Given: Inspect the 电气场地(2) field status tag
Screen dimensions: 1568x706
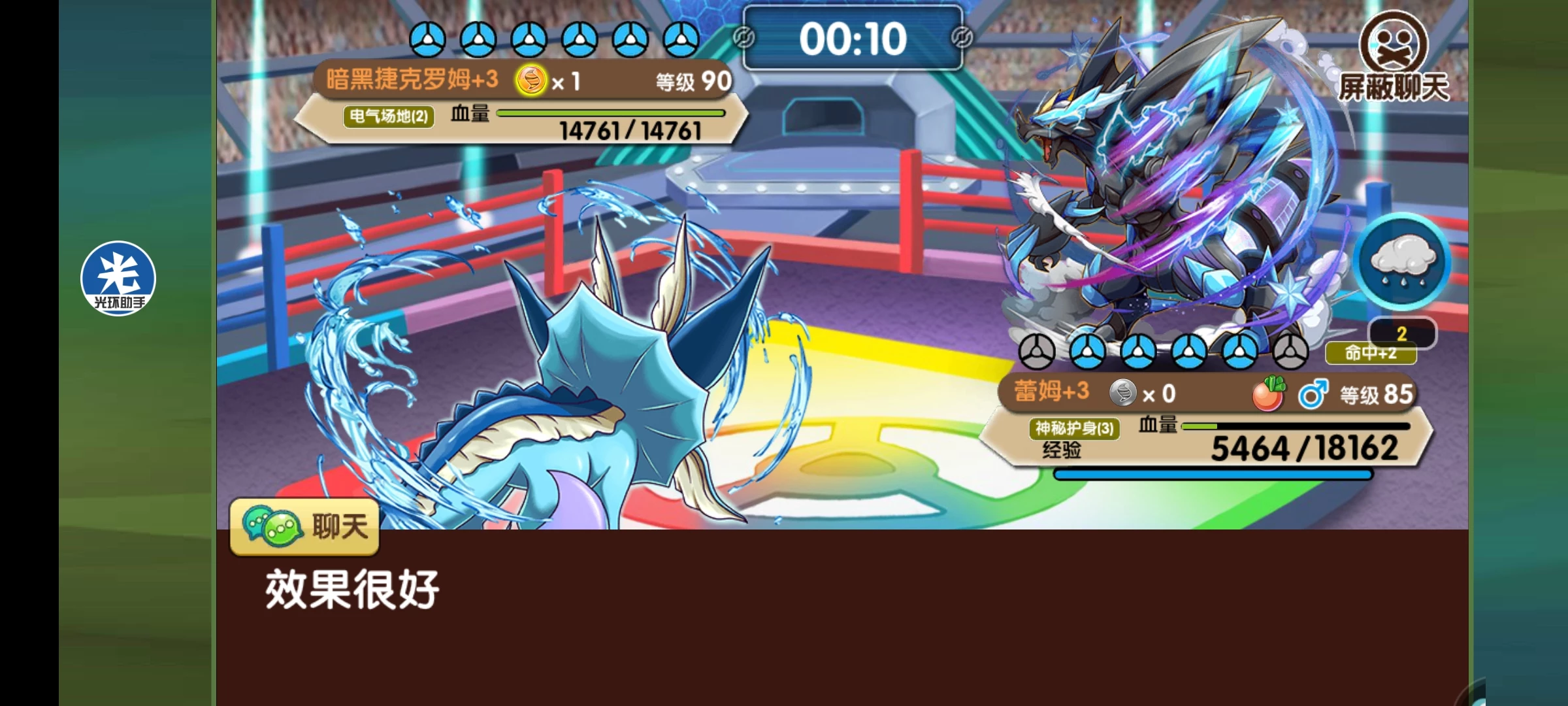Looking at the screenshot, I should (389, 117).
